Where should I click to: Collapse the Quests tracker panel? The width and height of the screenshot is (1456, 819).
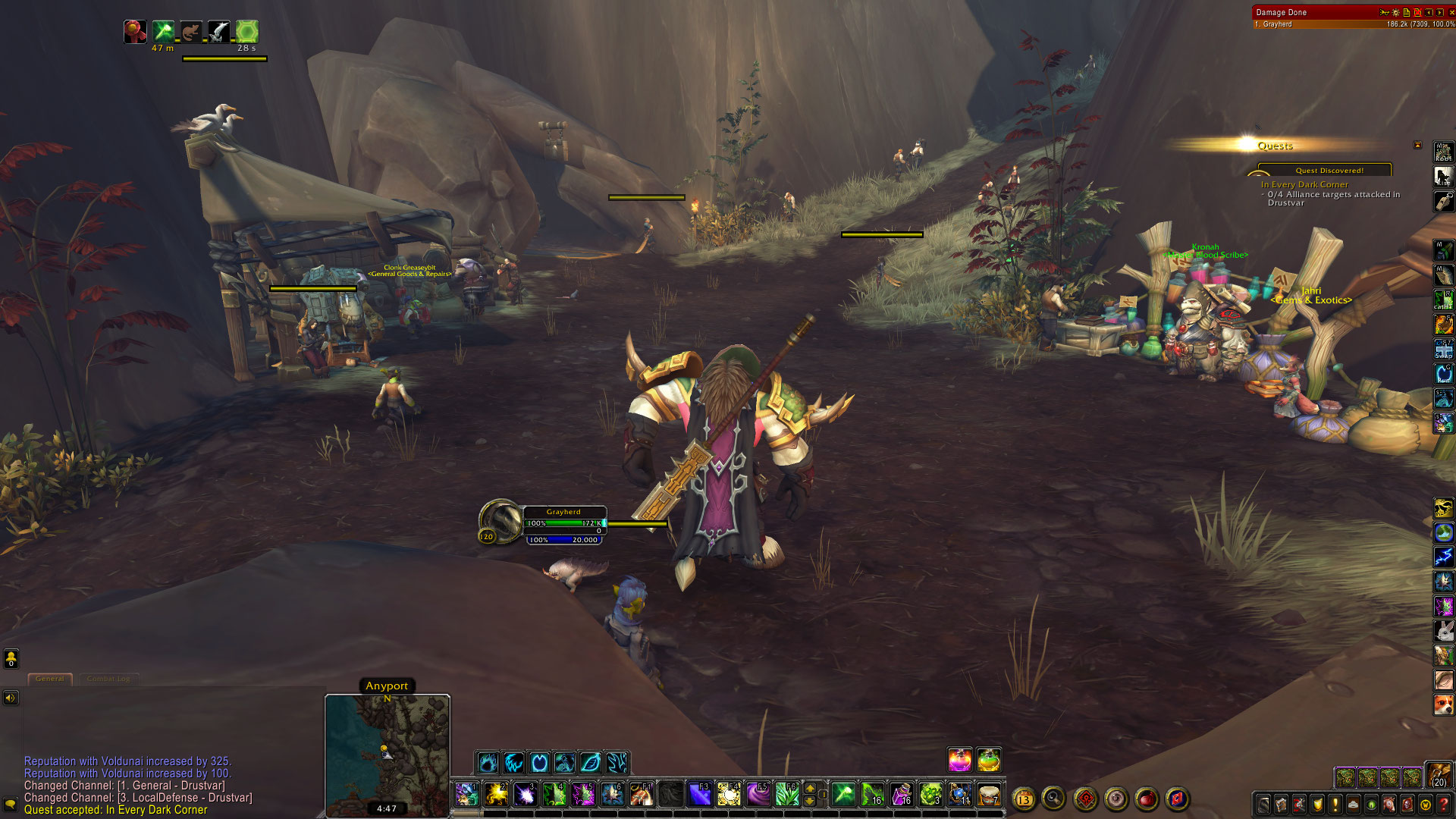coord(1417,145)
